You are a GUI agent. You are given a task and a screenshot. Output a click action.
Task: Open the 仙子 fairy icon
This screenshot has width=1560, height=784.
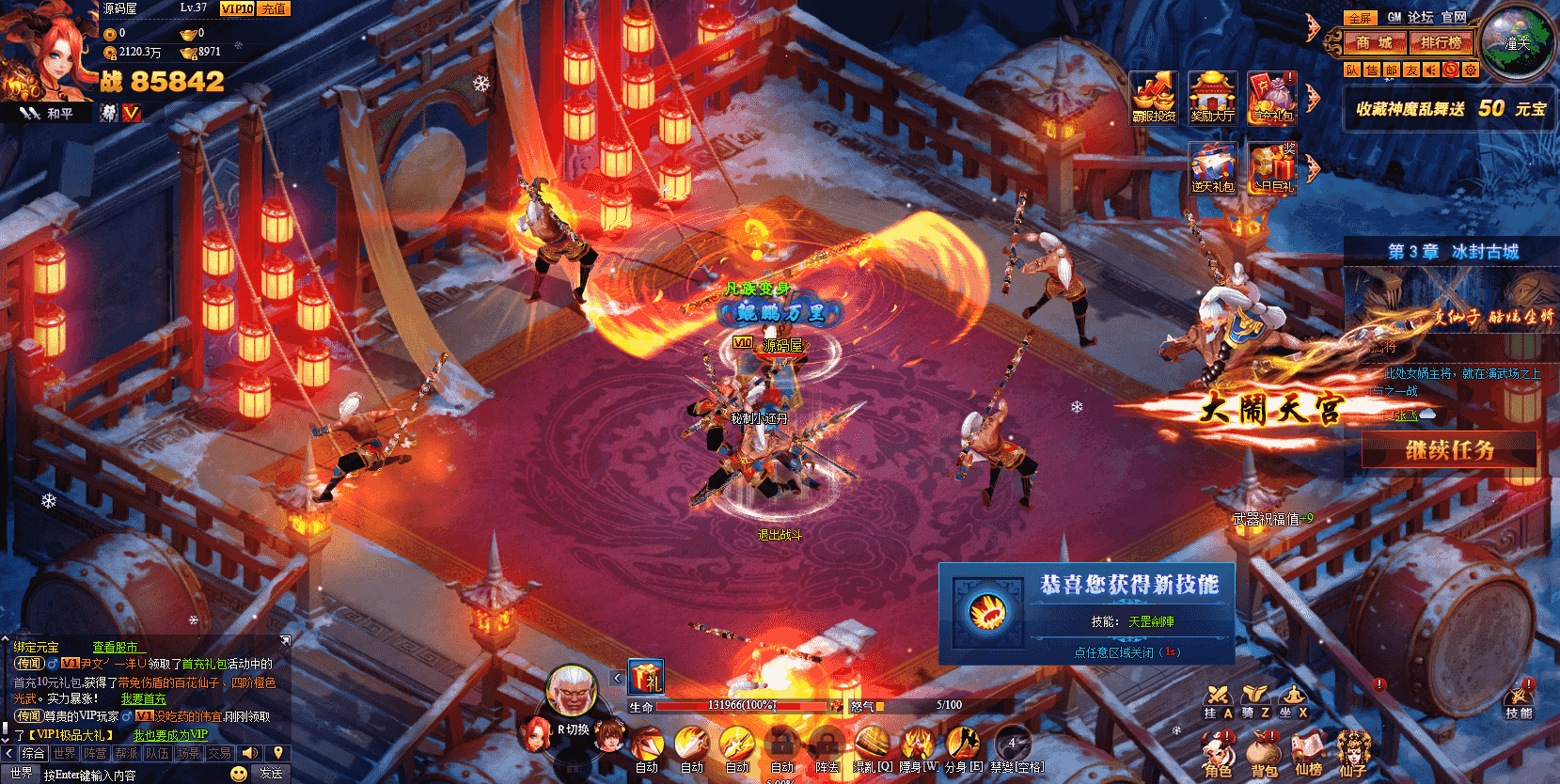click(x=1354, y=750)
